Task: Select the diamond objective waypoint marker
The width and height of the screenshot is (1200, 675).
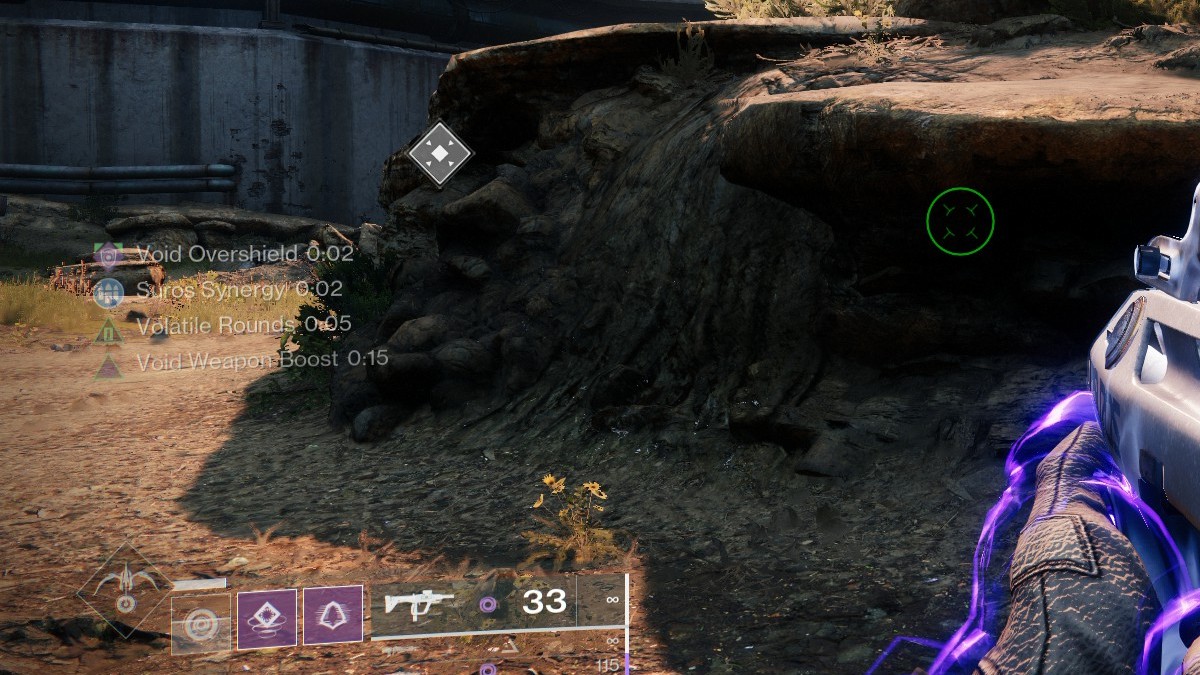Action: tap(440, 154)
